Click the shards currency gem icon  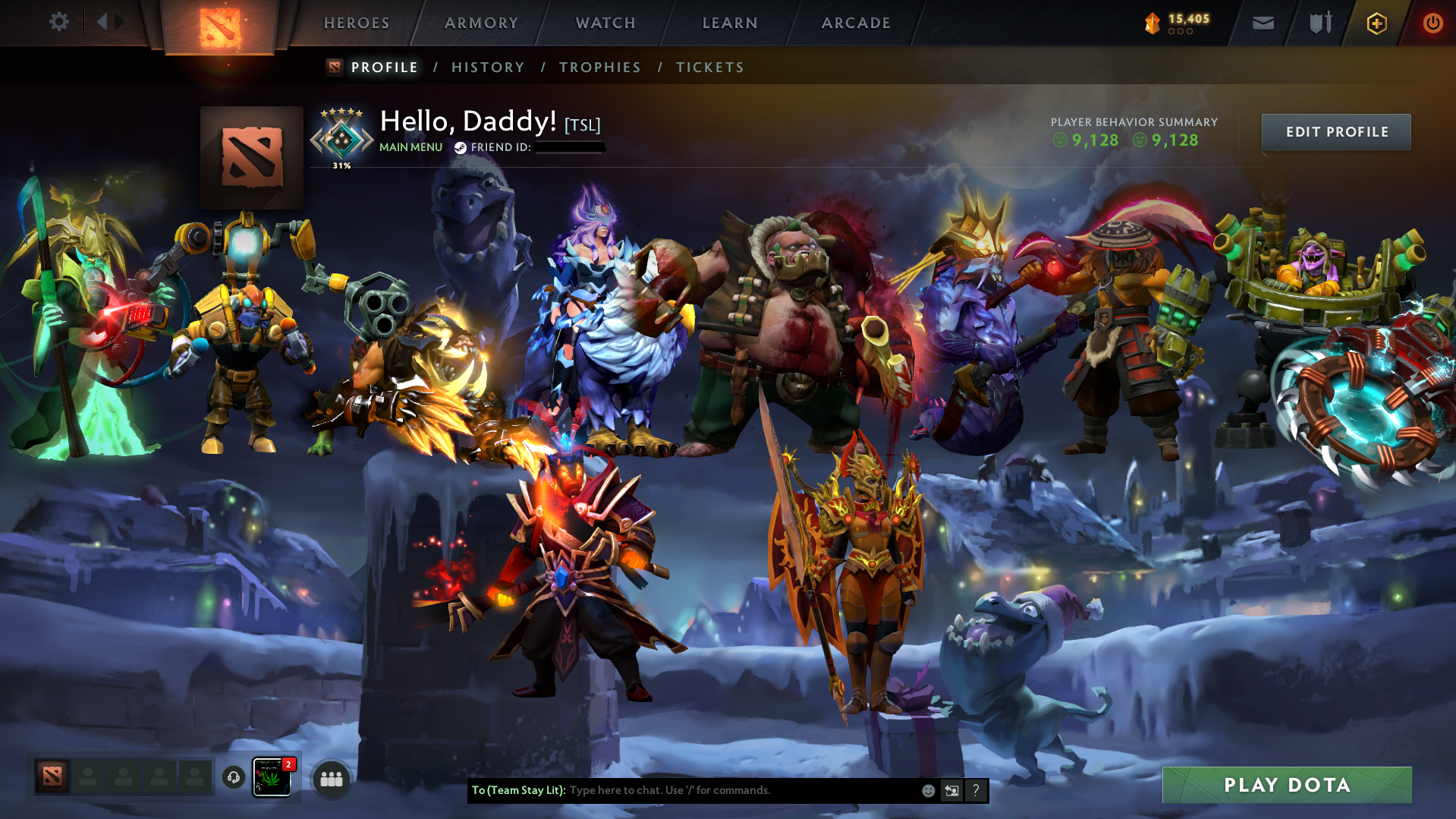[x=1152, y=23]
